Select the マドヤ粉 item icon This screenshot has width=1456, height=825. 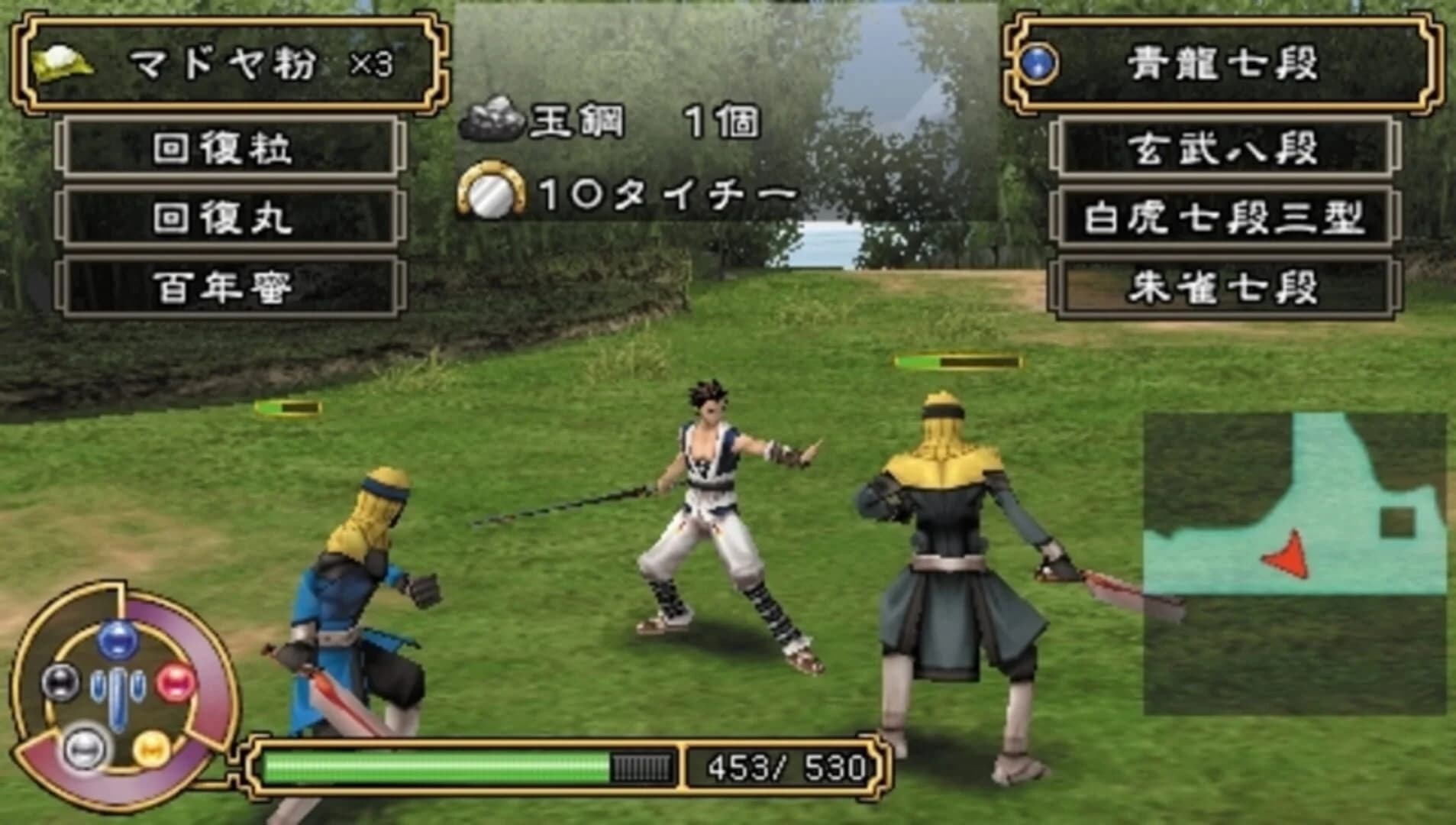click(x=65, y=65)
